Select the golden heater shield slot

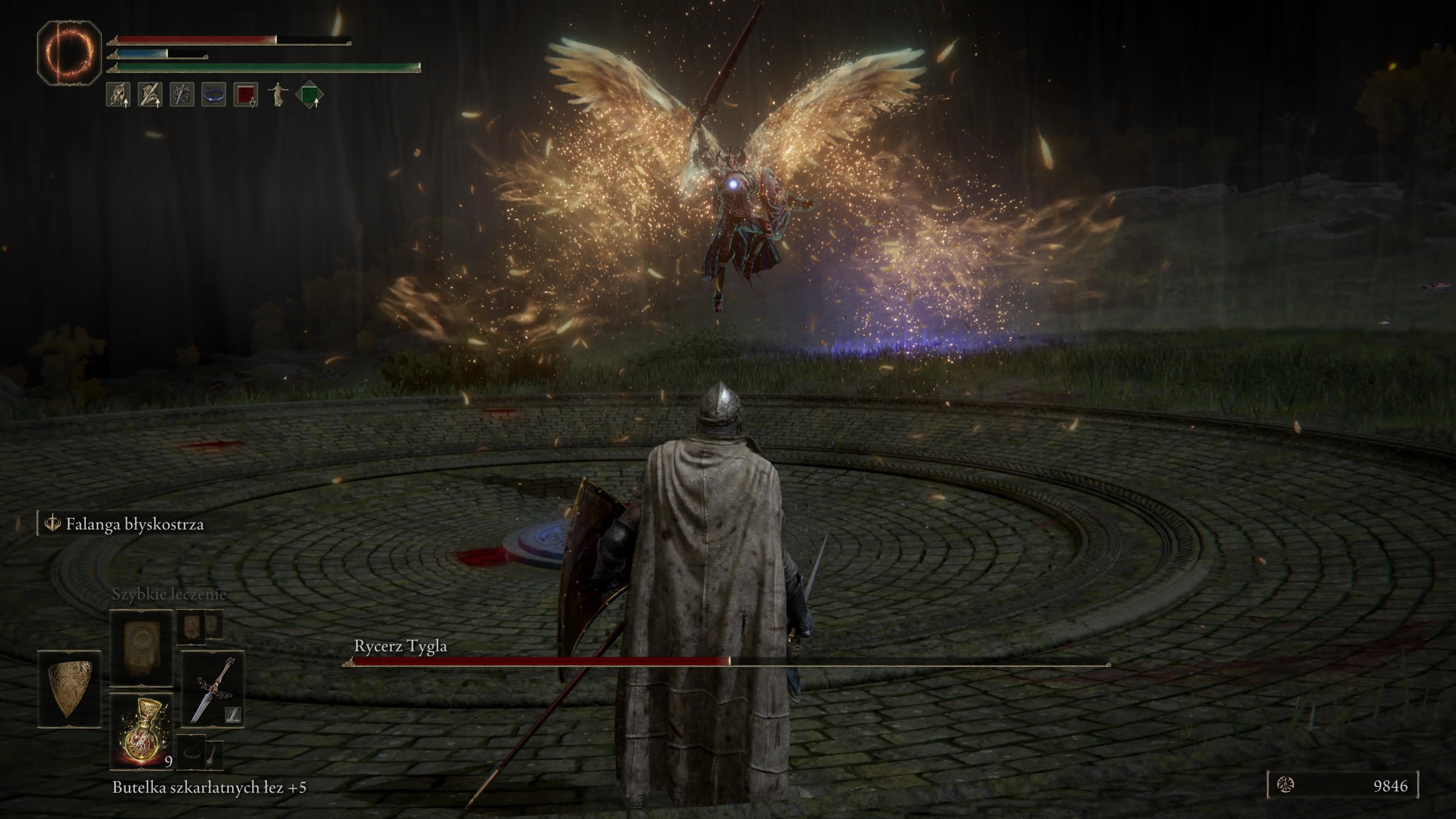pos(69,689)
